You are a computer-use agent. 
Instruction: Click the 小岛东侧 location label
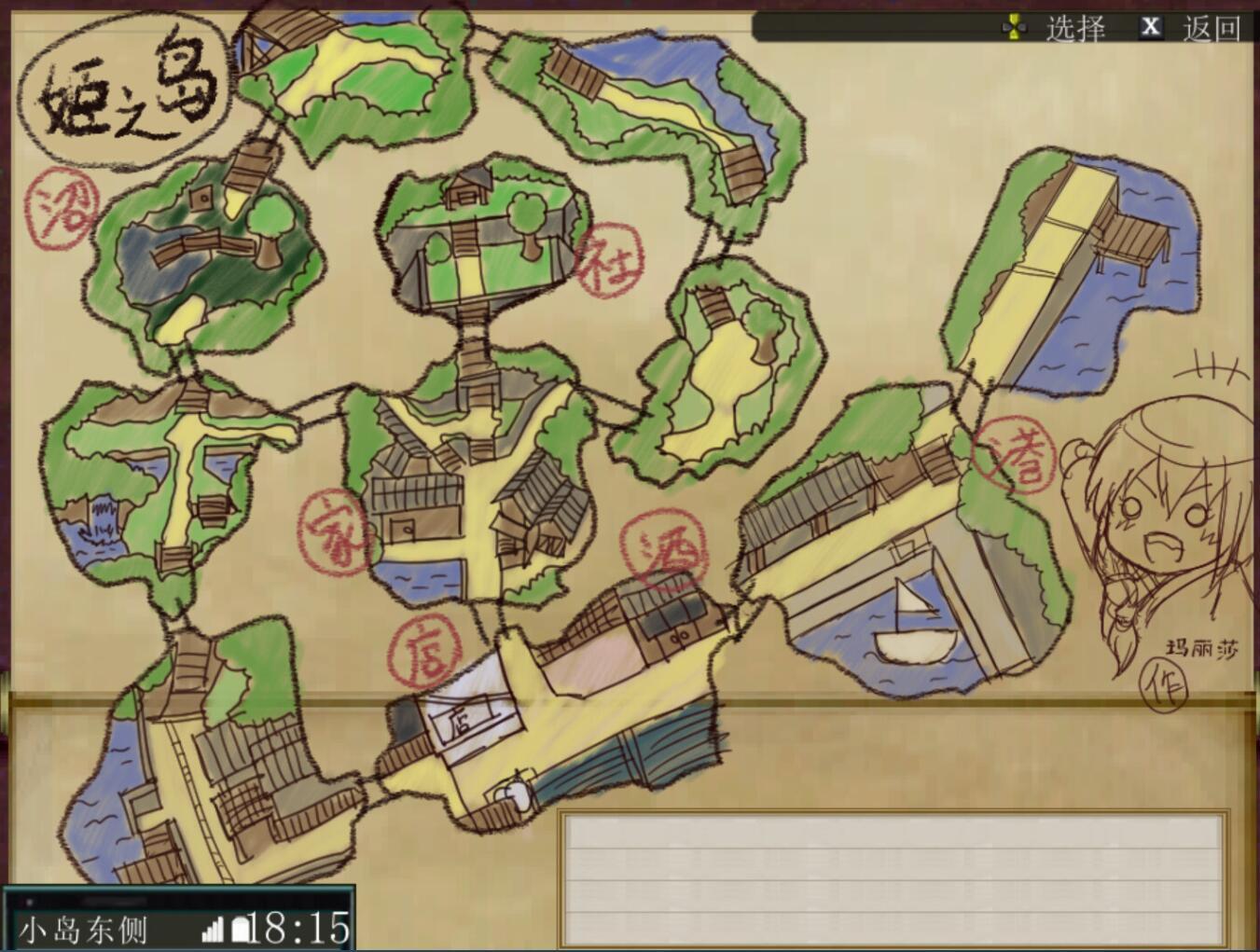(84, 929)
